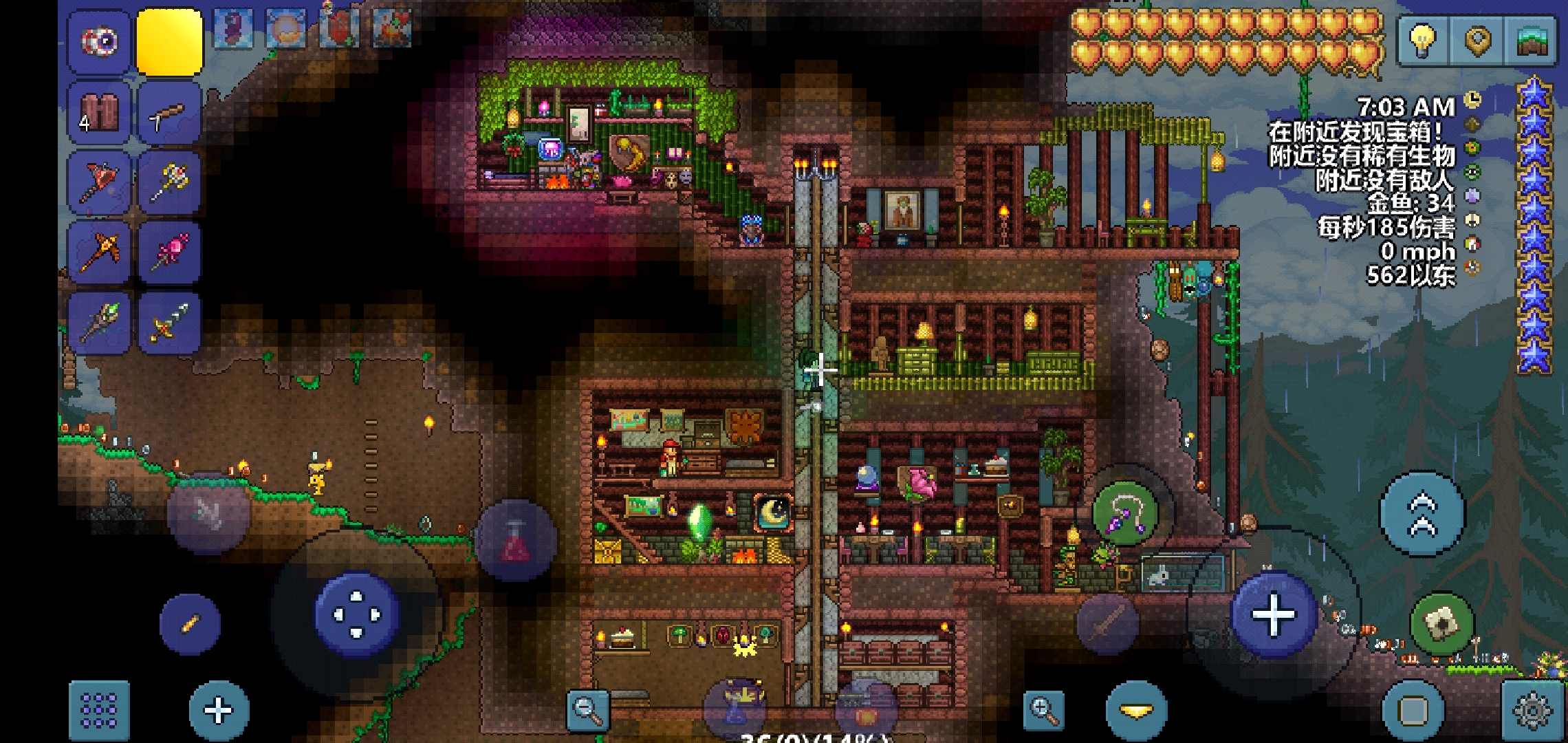Screen dimensions: 1568x743
Task: Choose the green-gem staff hotbar slot
Action: 100,322
